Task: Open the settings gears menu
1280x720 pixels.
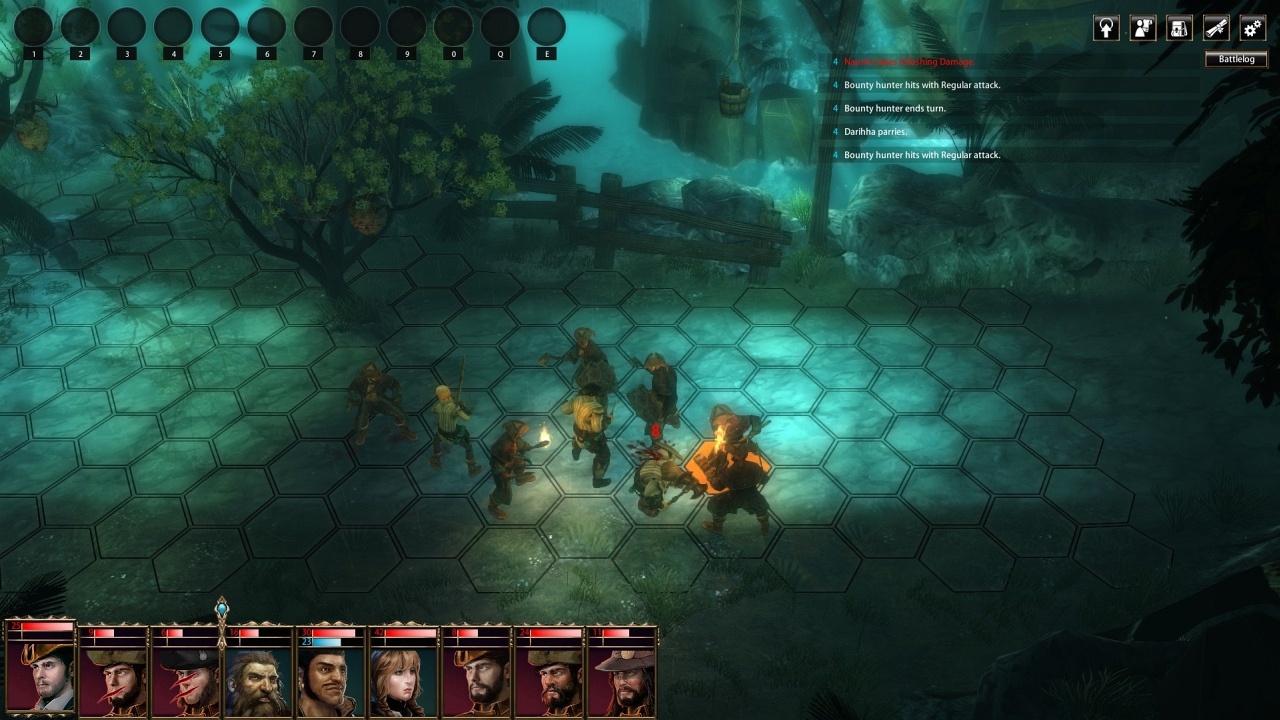Action: tap(1253, 28)
